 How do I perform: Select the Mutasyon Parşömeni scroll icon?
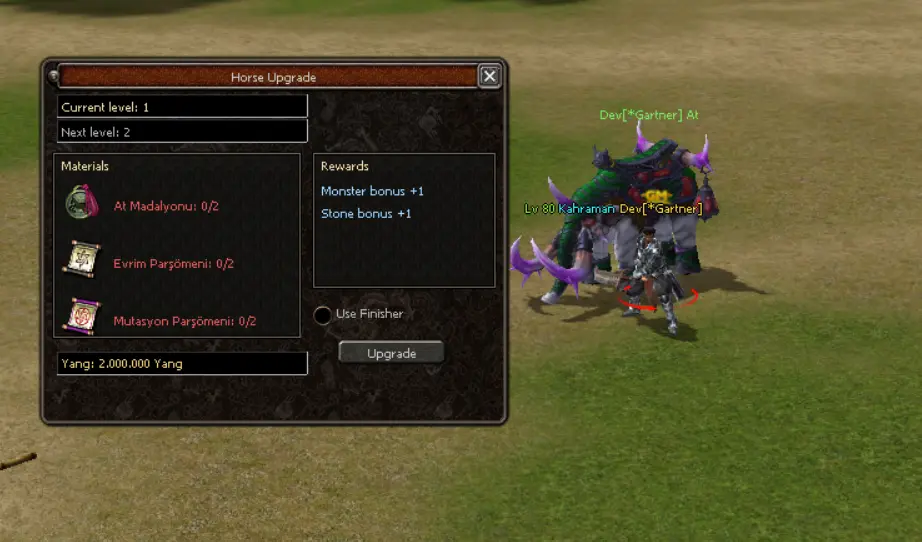click(82, 315)
